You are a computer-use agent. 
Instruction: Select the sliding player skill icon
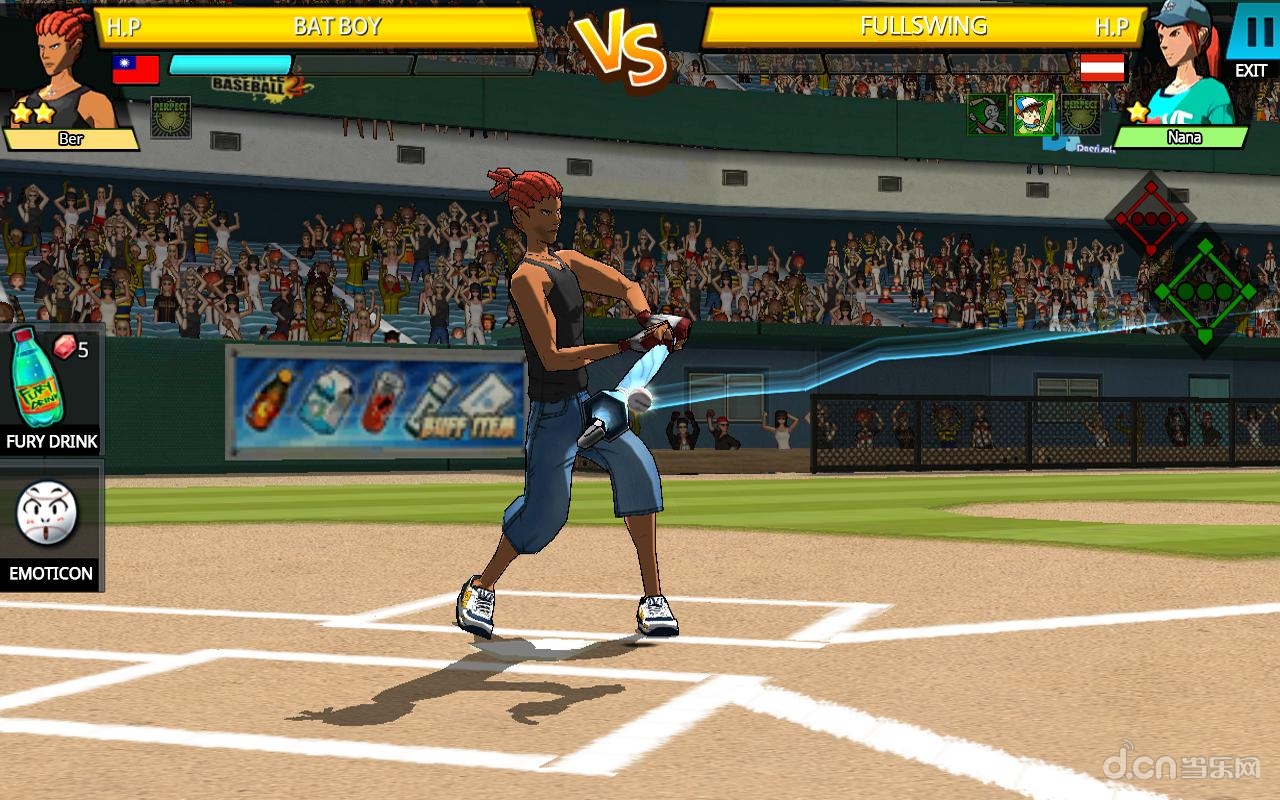tap(986, 115)
